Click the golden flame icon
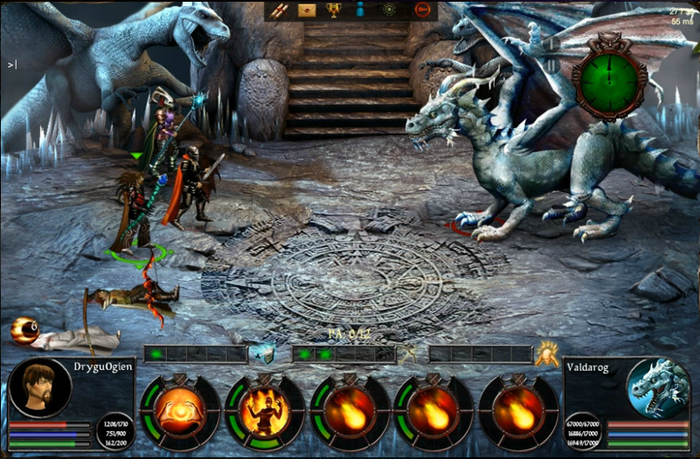Screen dimensions: 700x459 tap(546, 352)
